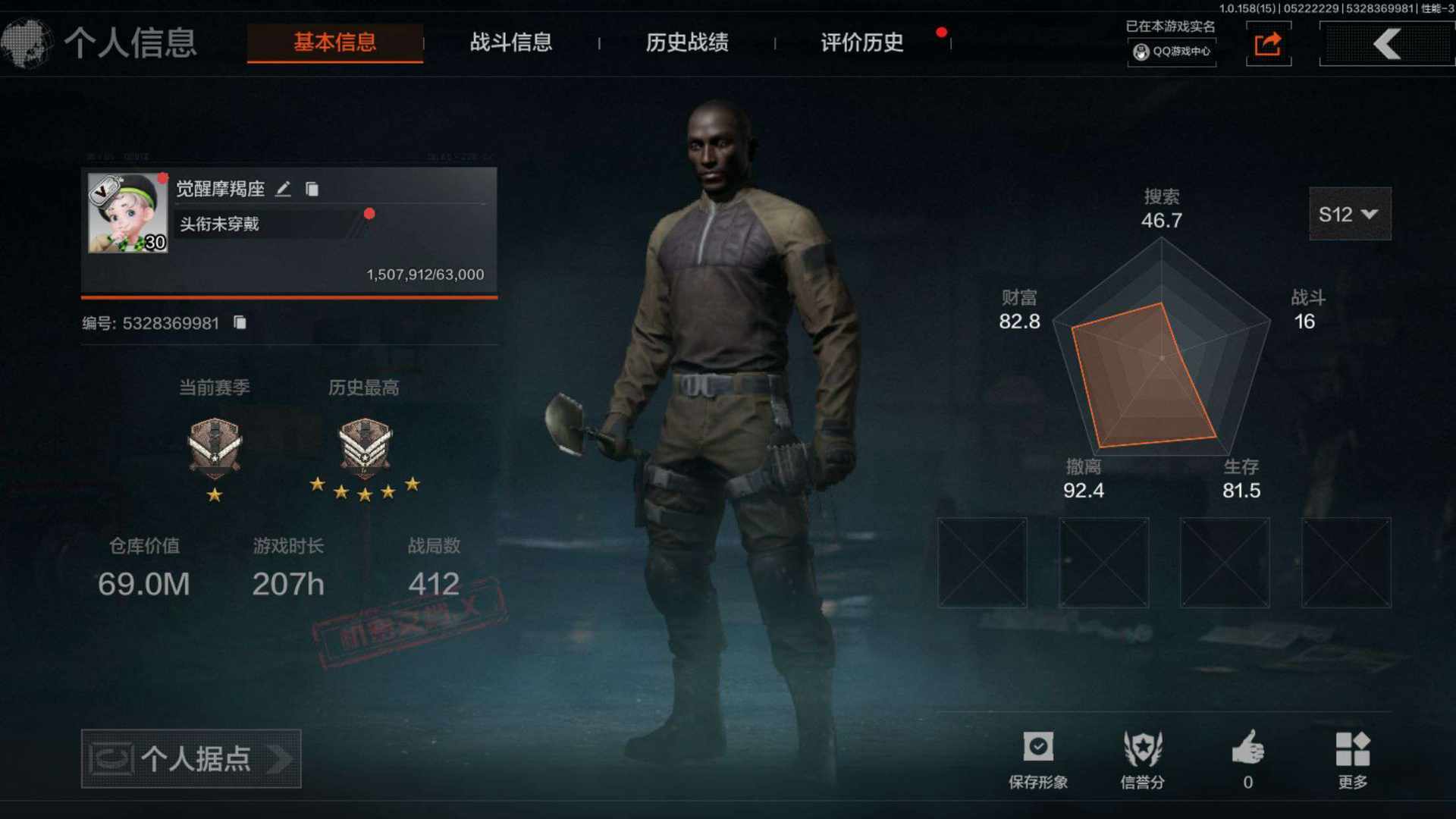This screenshot has width=1456, height=819.
Task: Click the back arrow button
Action: pyautogui.click(x=1386, y=44)
